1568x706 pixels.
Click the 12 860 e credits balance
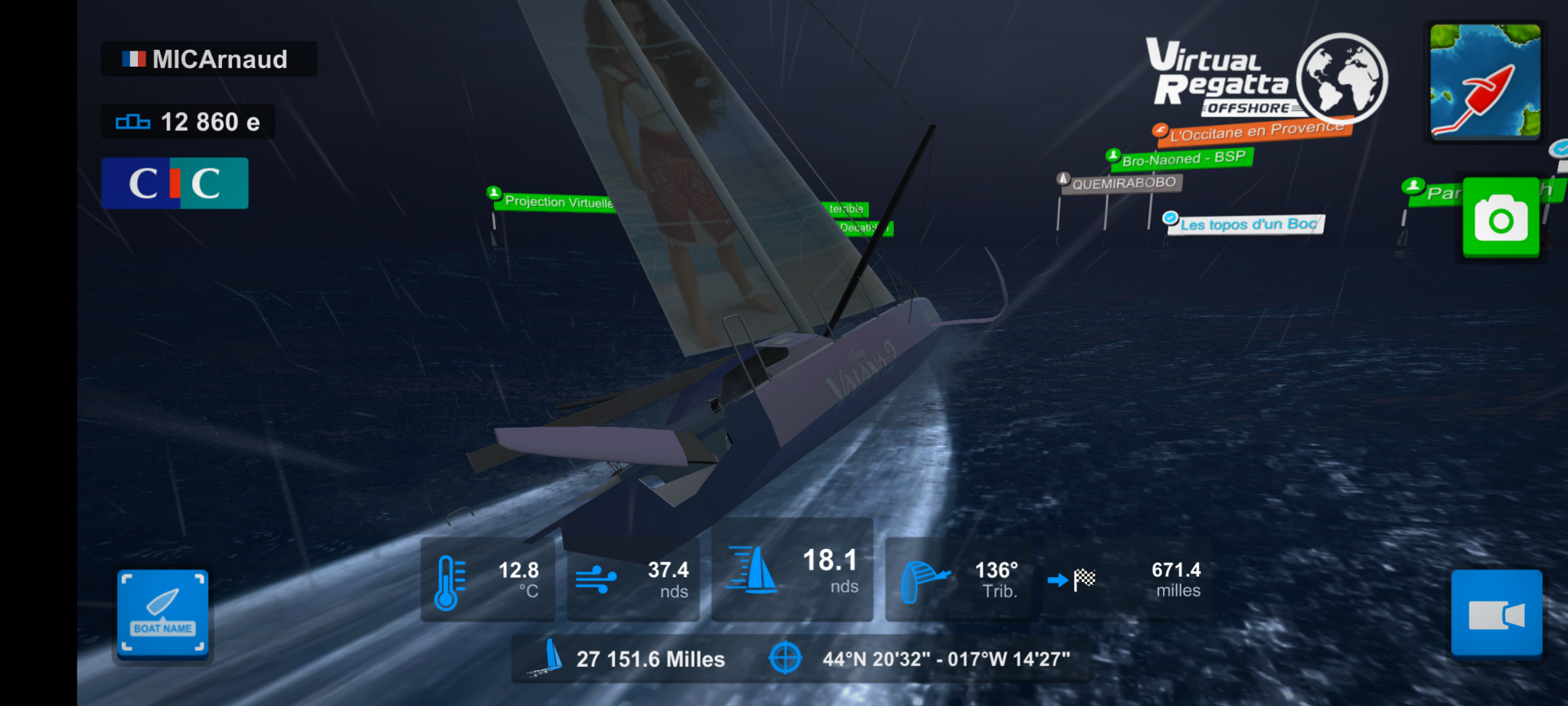(x=188, y=121)
